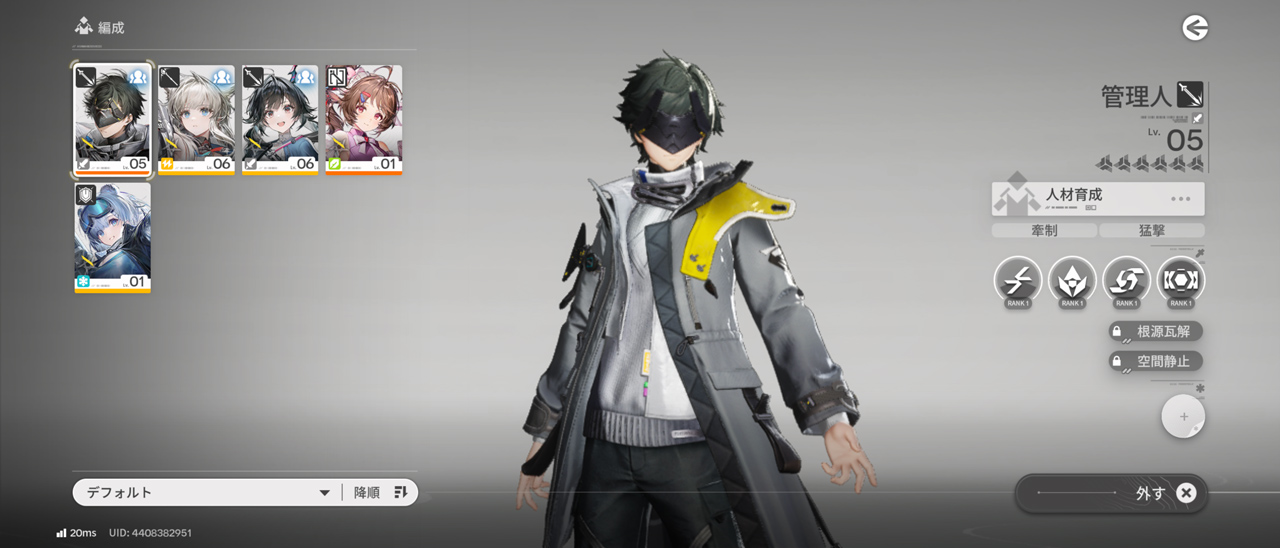
Task: Choose the silver-haired level 06 character card
Action: tap(196, 119)
